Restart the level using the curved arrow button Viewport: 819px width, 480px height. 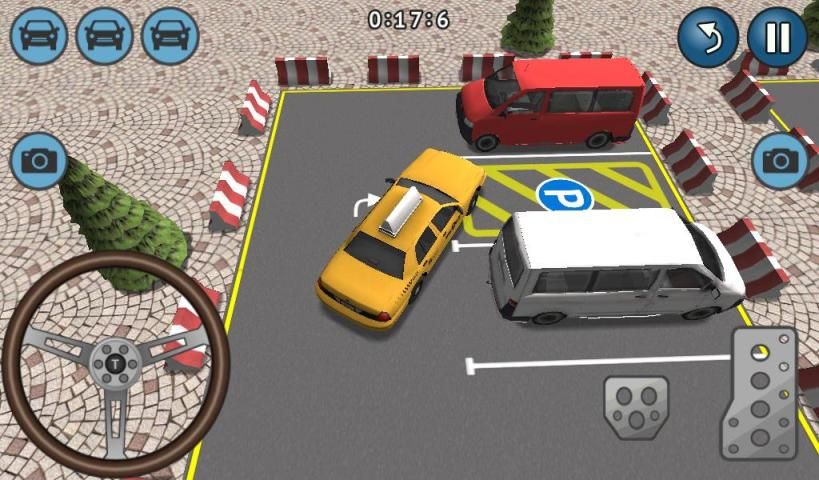(707, 37)
